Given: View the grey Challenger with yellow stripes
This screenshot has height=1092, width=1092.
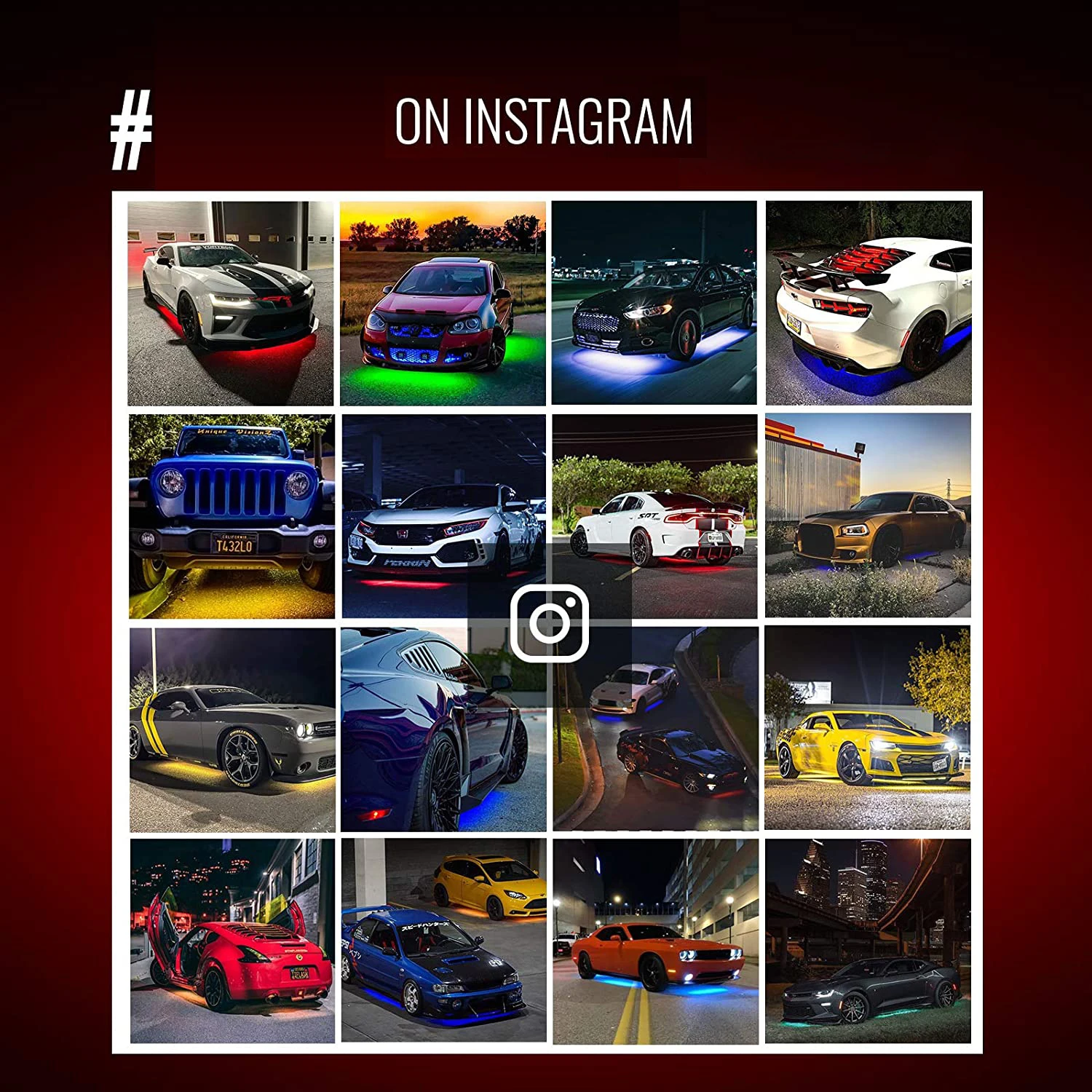Looking at the screenshot, I should (232, 729).
